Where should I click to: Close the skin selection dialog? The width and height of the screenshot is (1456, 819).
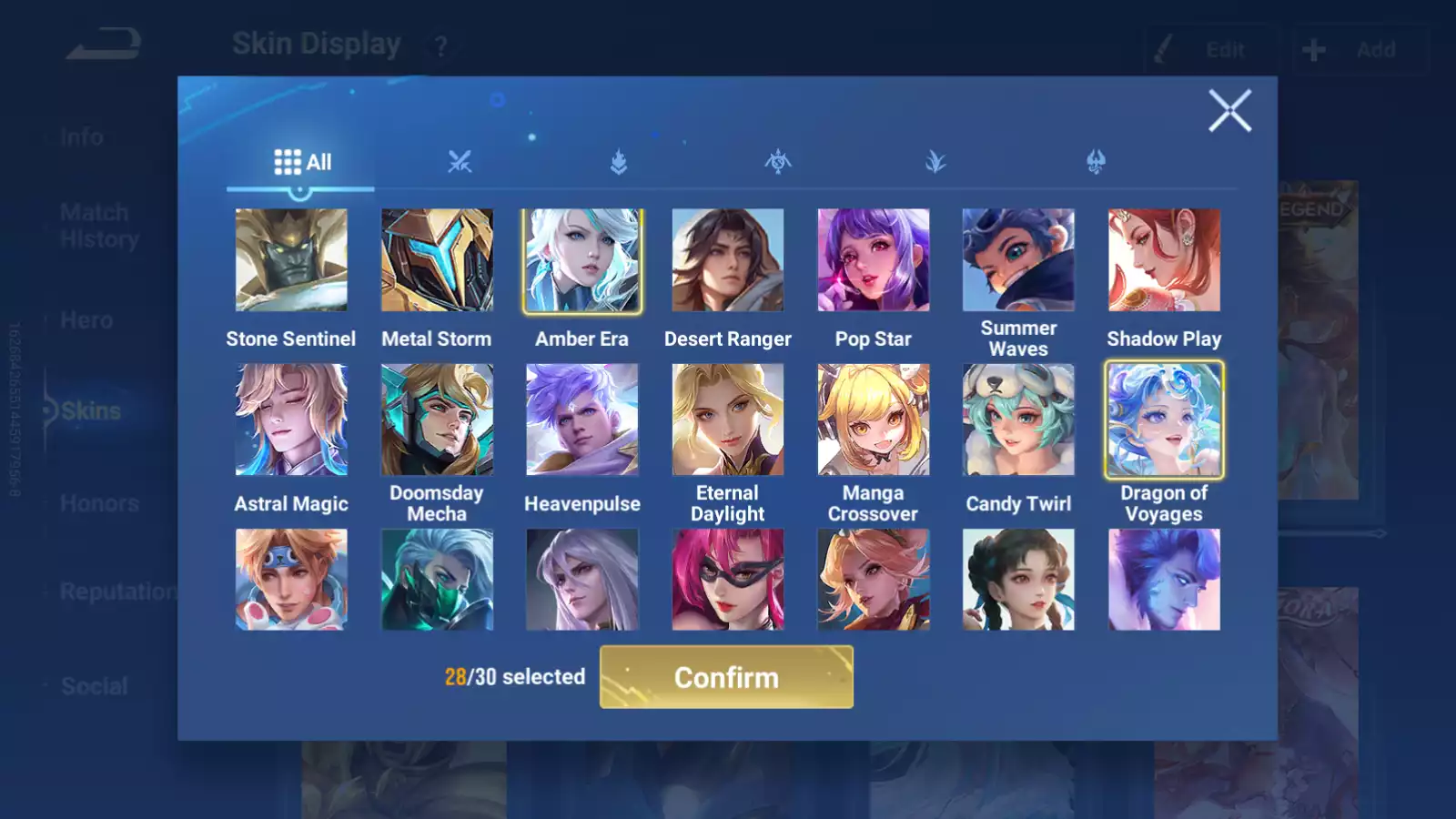point(1230,111)
